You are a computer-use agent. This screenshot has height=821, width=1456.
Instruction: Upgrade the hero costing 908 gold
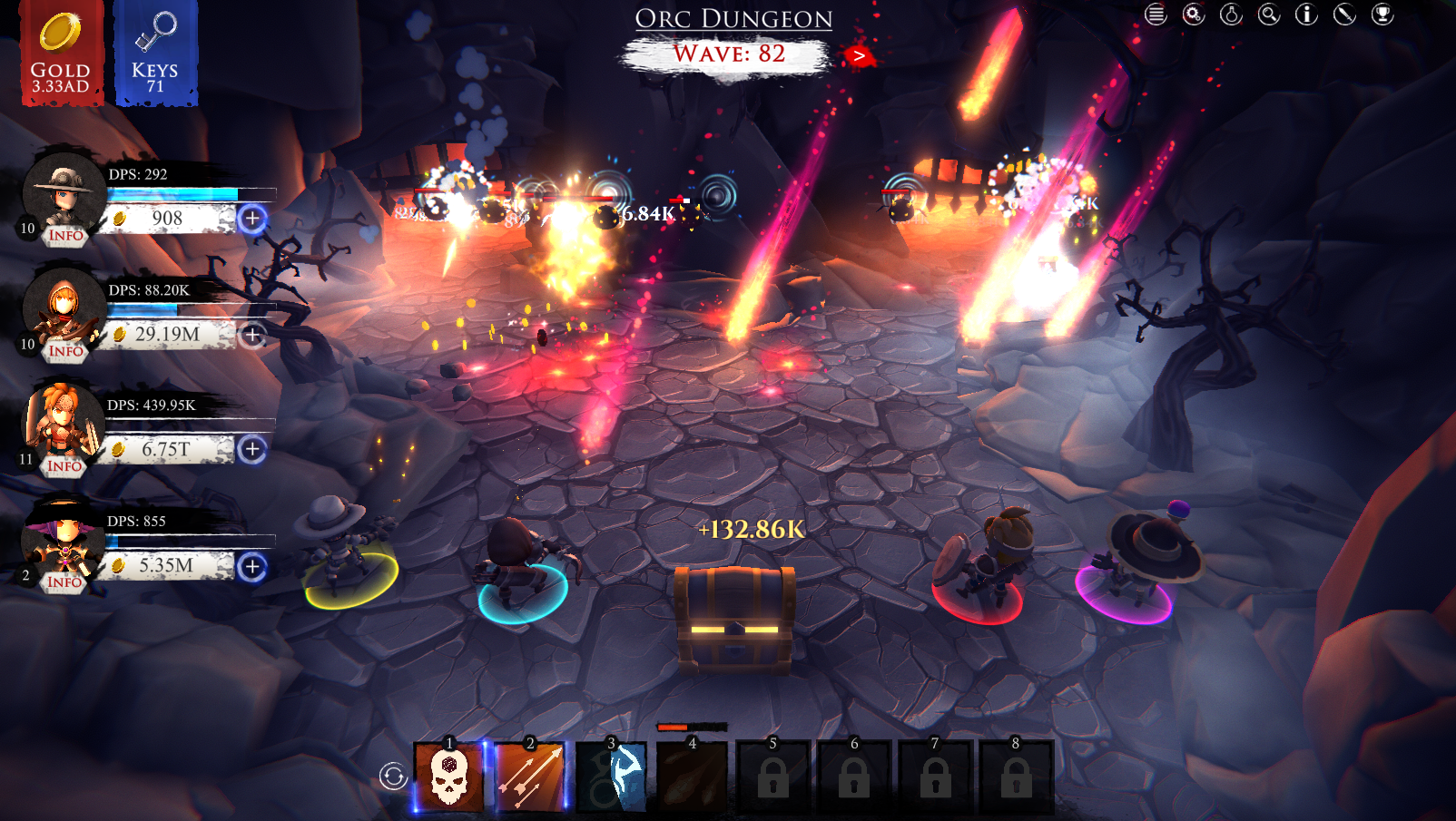click(252, 219)
